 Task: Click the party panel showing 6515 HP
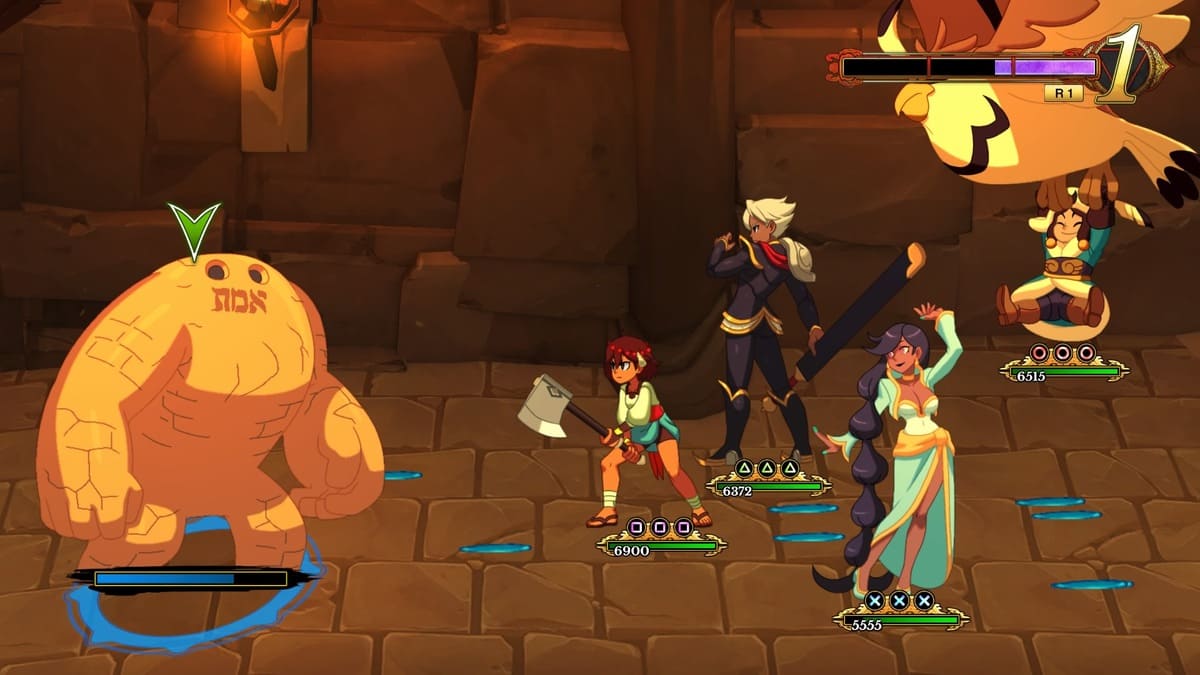click(1064, 365)
